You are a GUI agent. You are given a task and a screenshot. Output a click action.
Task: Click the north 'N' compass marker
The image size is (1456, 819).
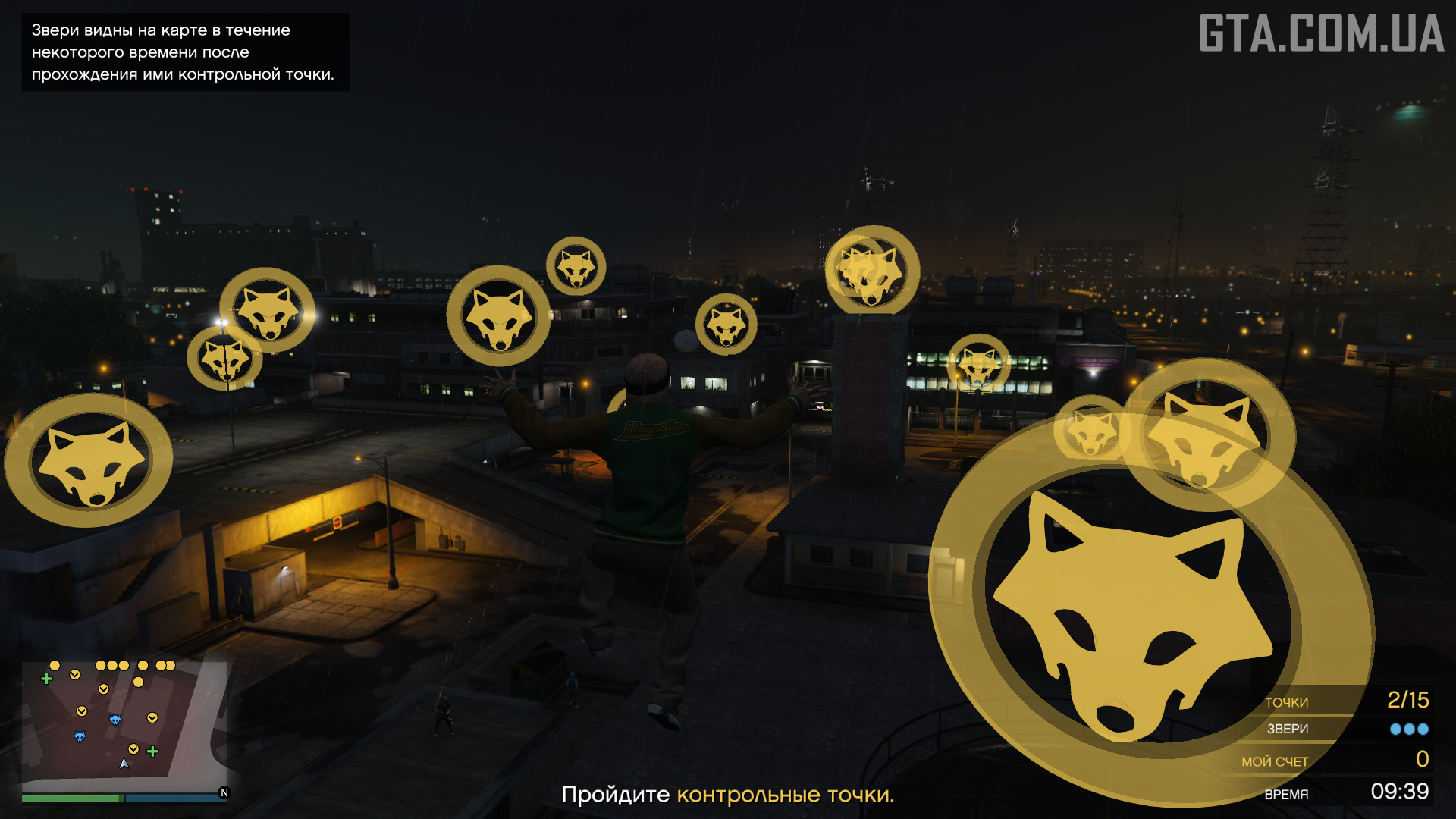[x=224, y=792]
